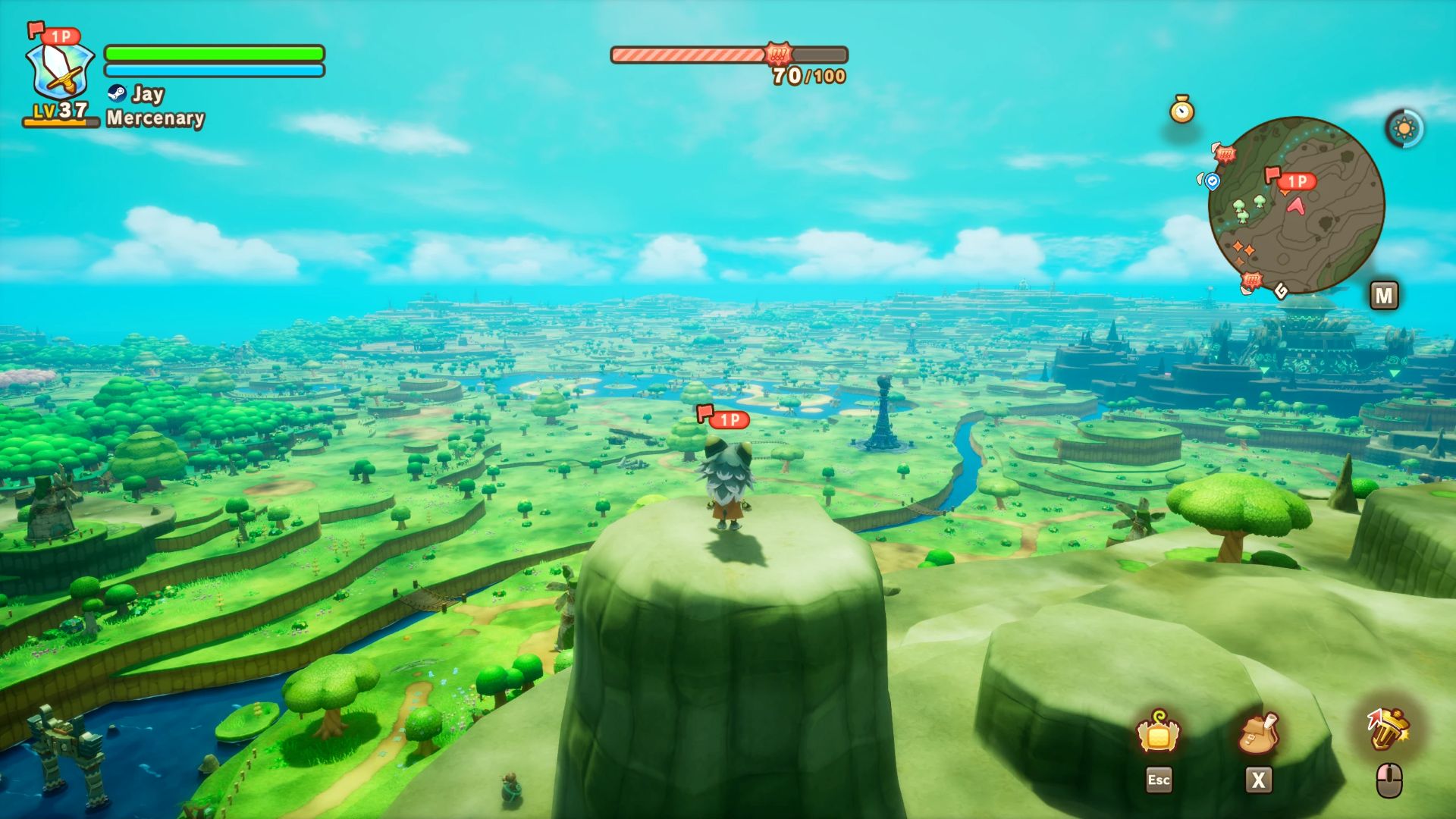Open the circular minimap
Image resolution: width=1456 pixels, height=819 pixels.
(x=1296, y=205)
